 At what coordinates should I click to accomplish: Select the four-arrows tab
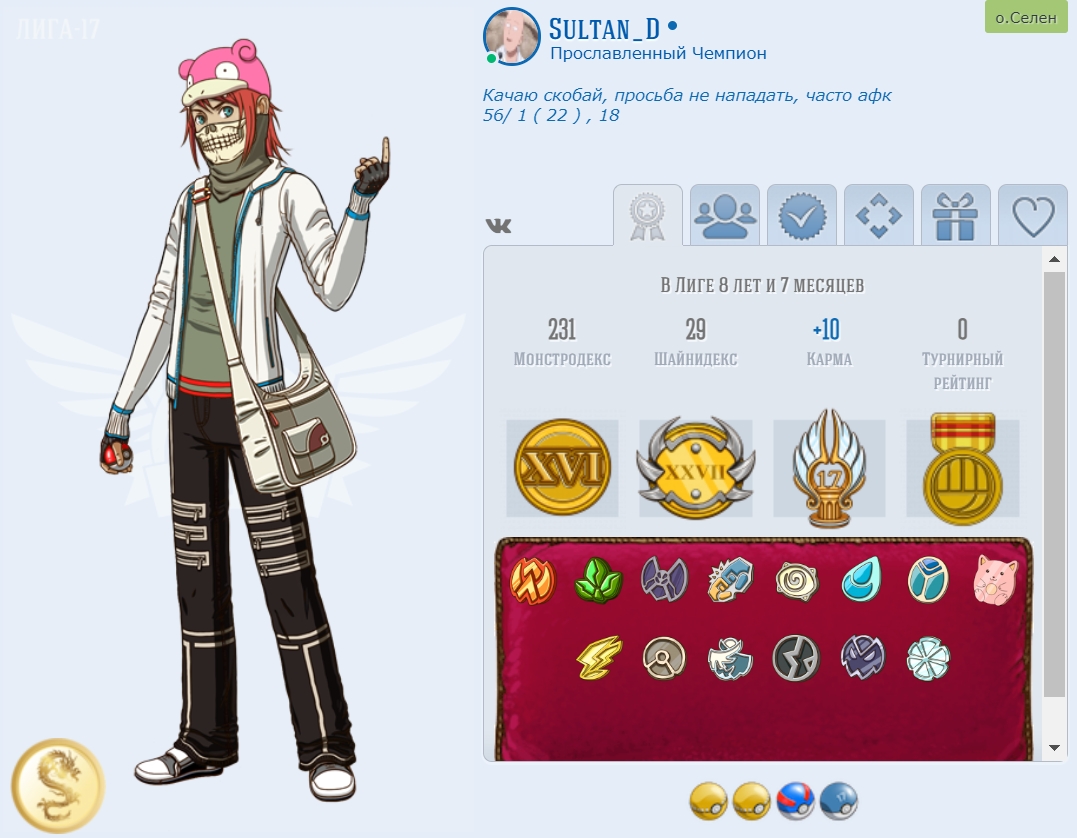(x=878, y=216)
